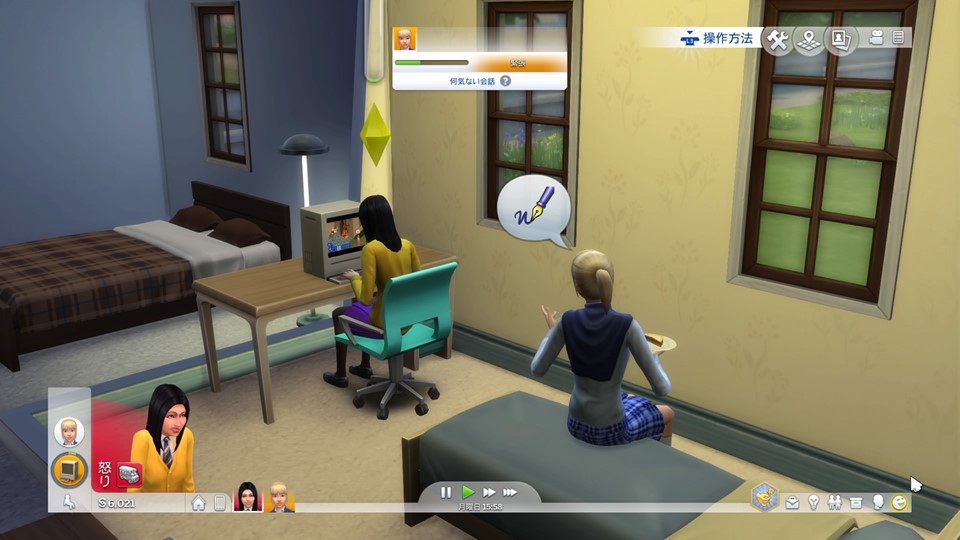Viewport: 960px width, 540px height.
Task: Show the relationships panel
Action: [834, 502]
